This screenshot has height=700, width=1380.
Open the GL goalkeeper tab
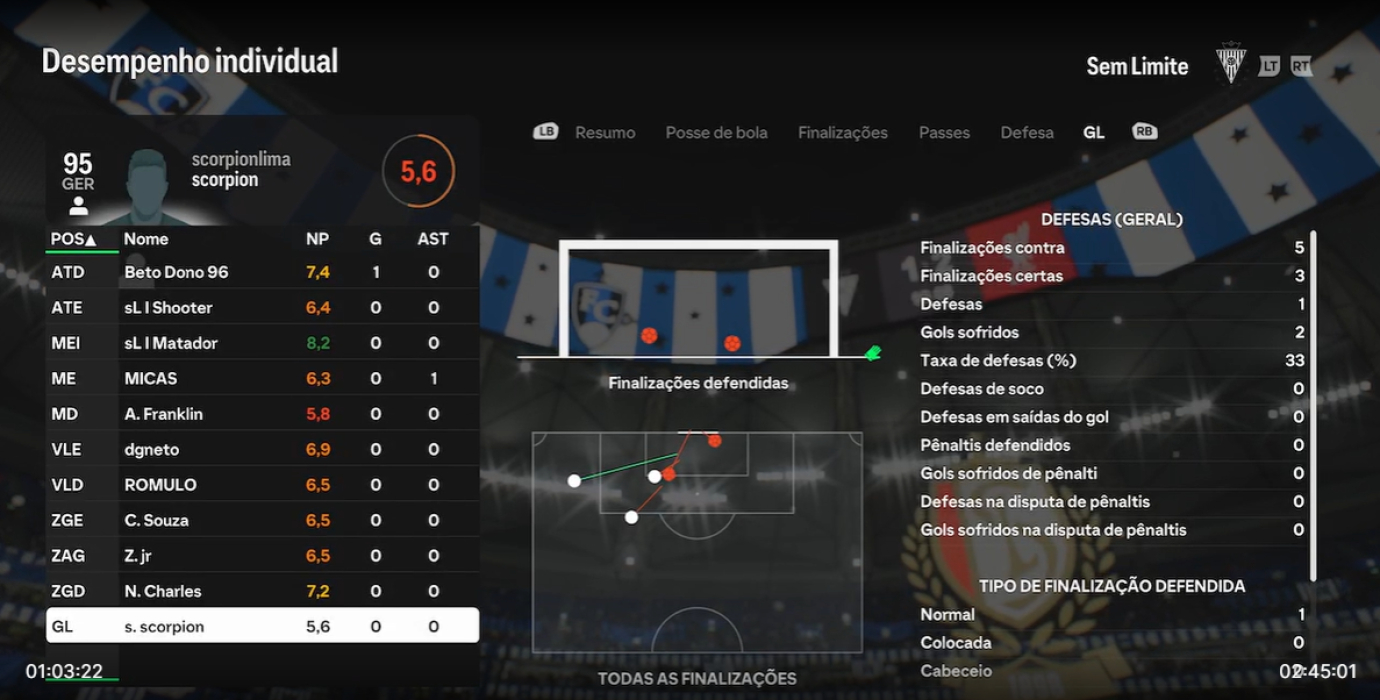pyautogui.click(x=1094, y=132)
